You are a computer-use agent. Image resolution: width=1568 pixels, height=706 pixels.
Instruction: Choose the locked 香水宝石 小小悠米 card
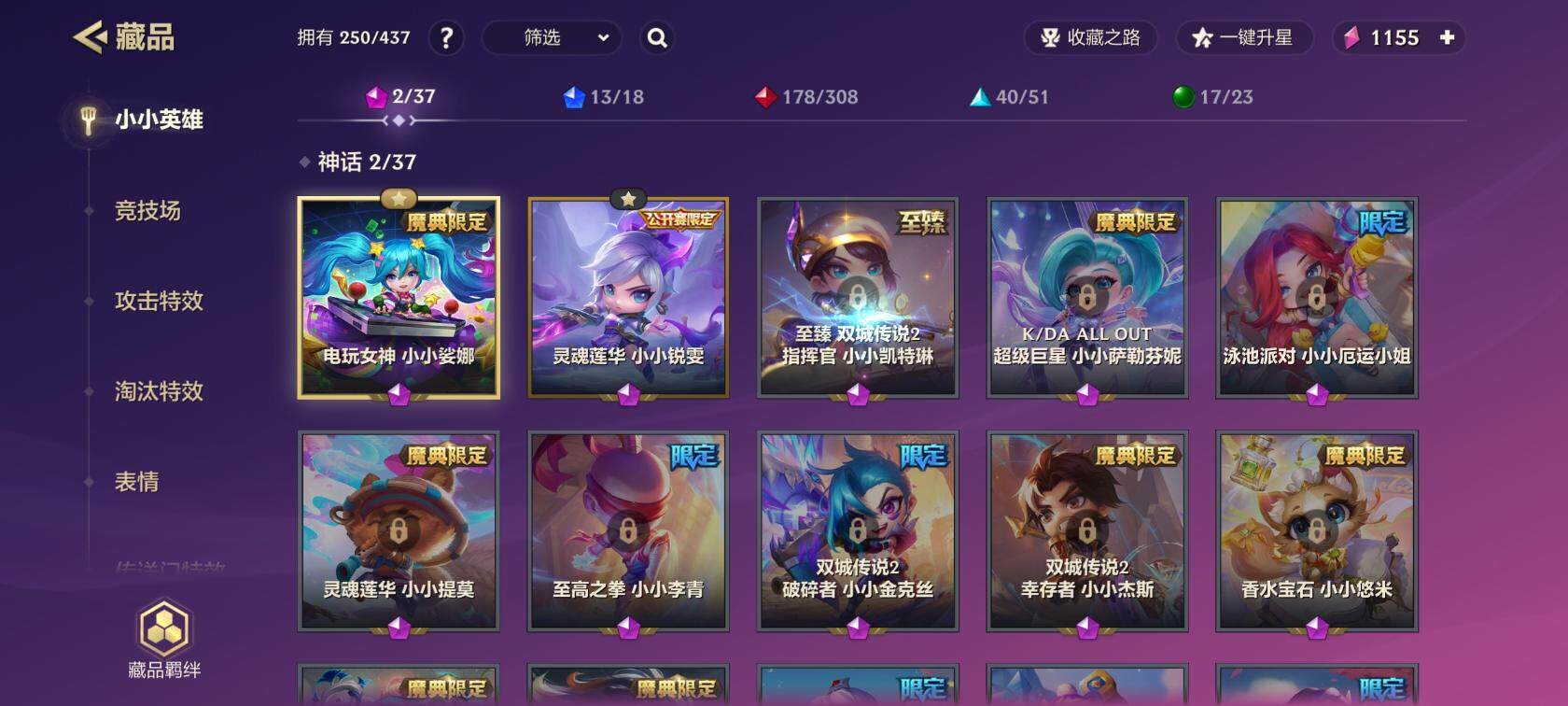[1317, 531]
